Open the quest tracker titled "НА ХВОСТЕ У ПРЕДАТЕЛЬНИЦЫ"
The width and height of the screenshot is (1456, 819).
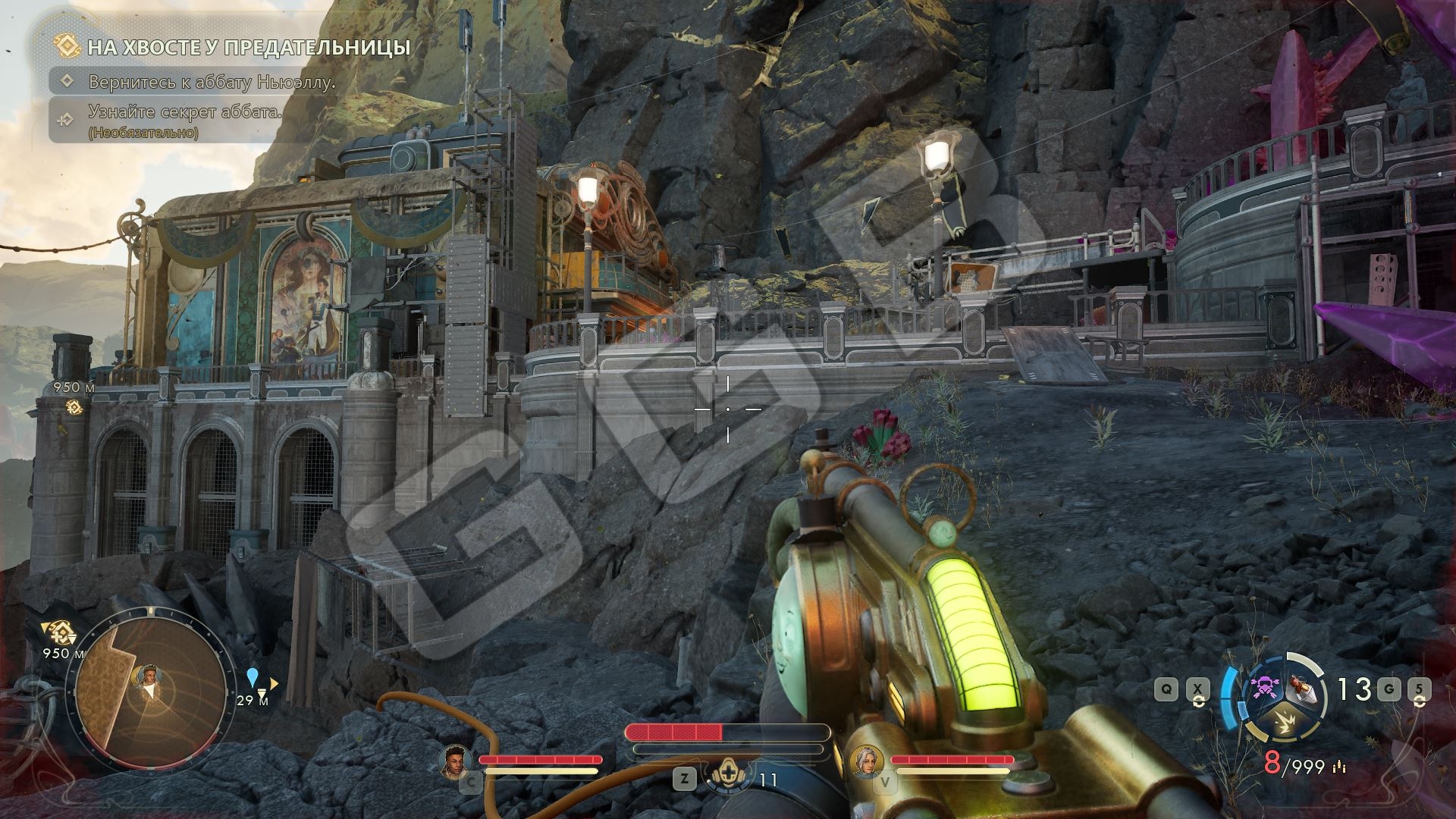[248, 48]
